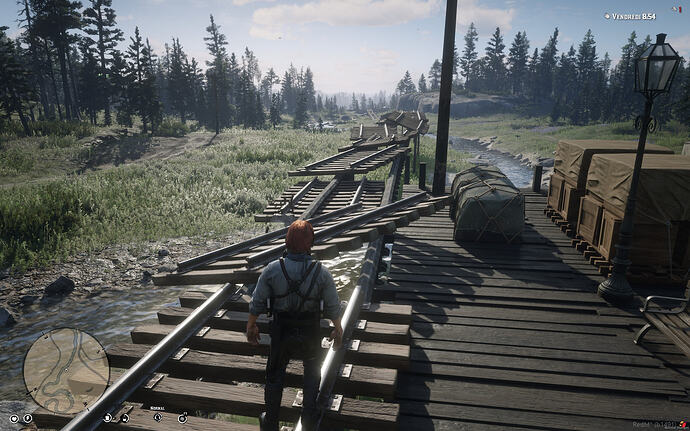Select the status icon labeled Normal
The width and height of the screenshot is (690, 431).
[157, 417]
